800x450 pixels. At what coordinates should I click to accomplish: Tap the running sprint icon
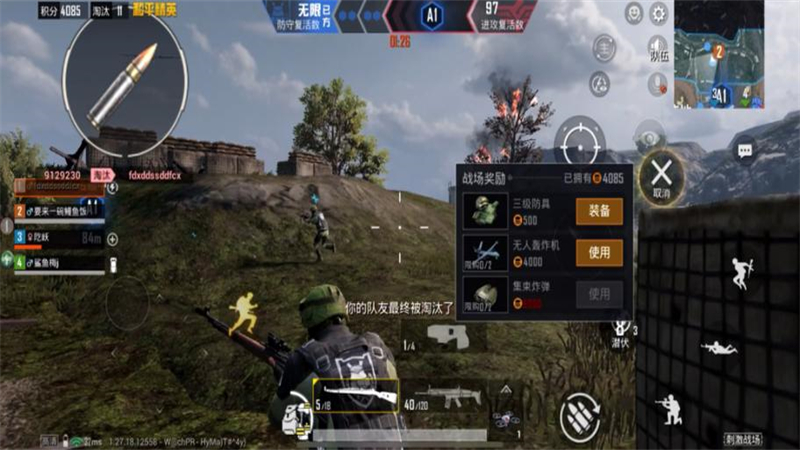coord(243,311)
